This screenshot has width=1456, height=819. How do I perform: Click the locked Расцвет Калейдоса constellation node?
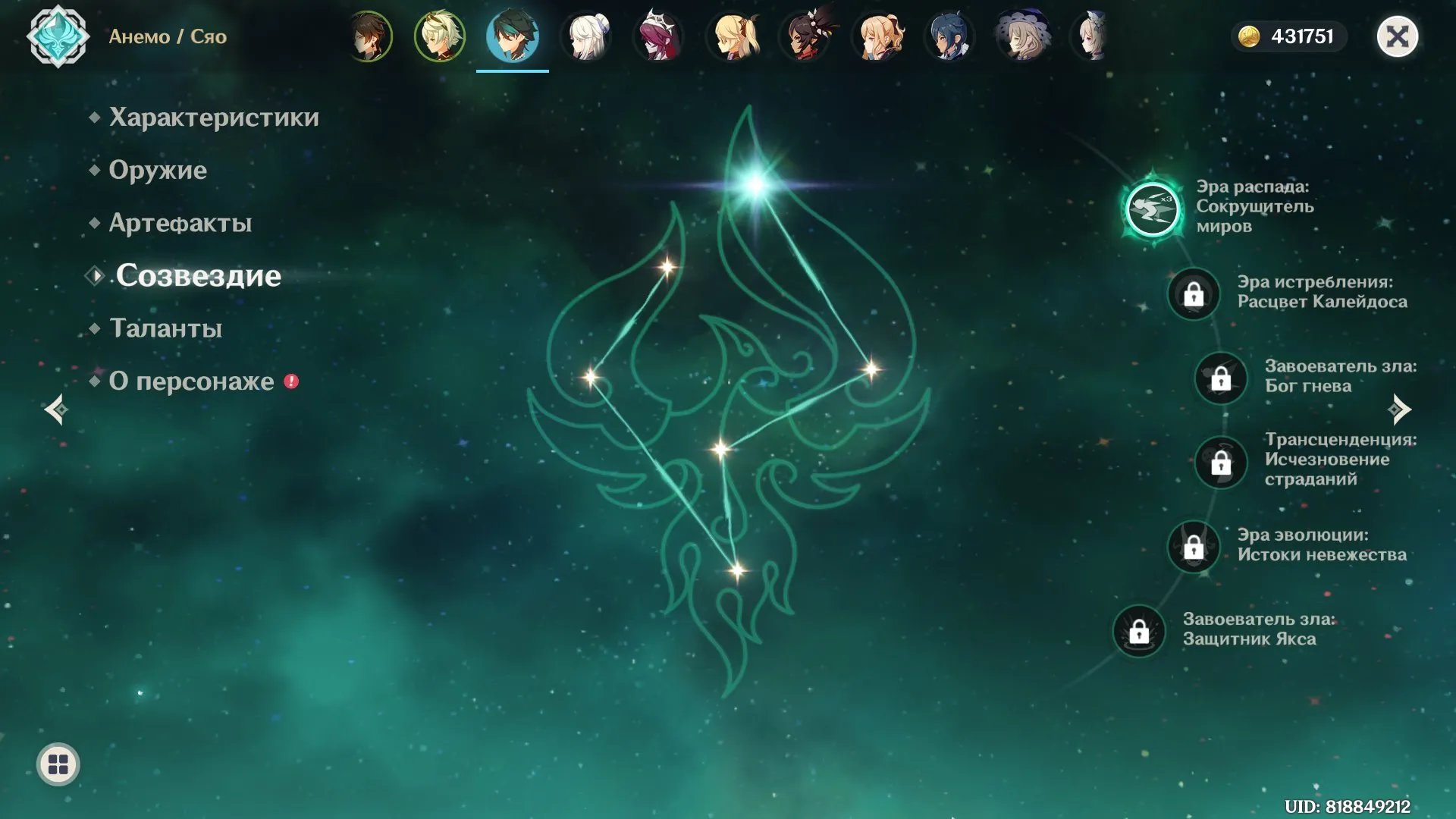1195,294
